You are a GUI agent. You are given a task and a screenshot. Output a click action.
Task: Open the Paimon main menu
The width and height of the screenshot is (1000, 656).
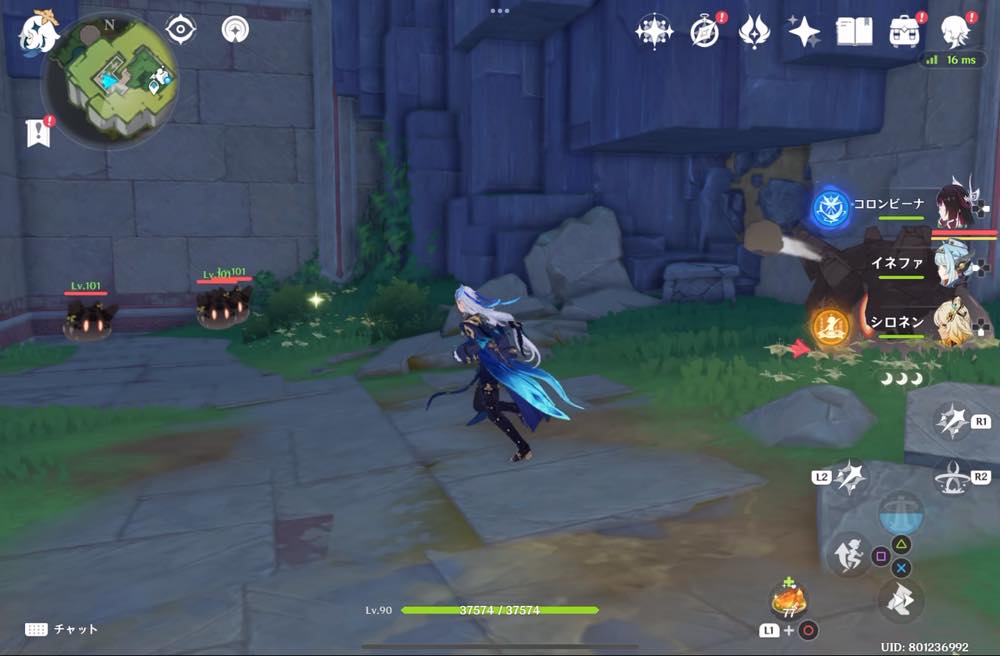click(38, 34)
